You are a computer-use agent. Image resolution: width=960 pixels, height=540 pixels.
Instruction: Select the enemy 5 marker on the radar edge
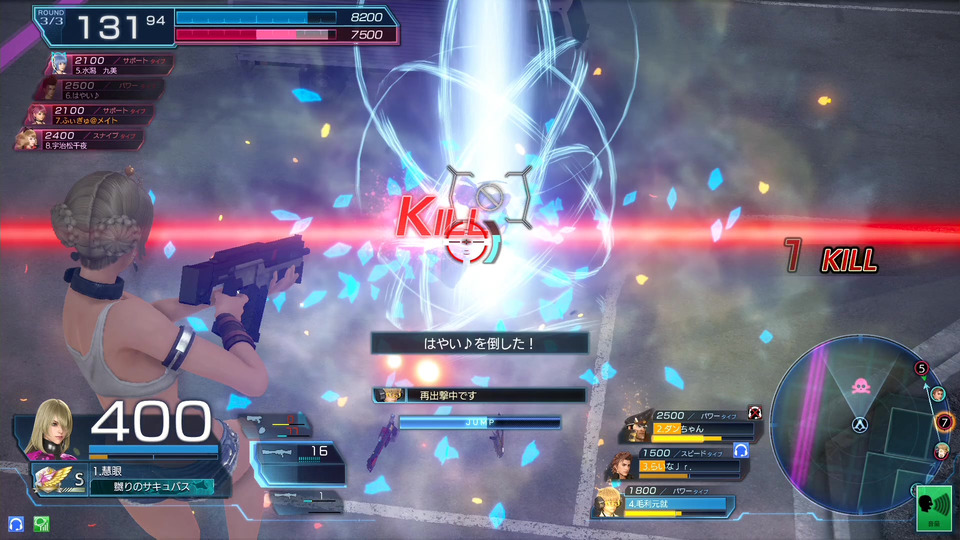click(921, 368)
